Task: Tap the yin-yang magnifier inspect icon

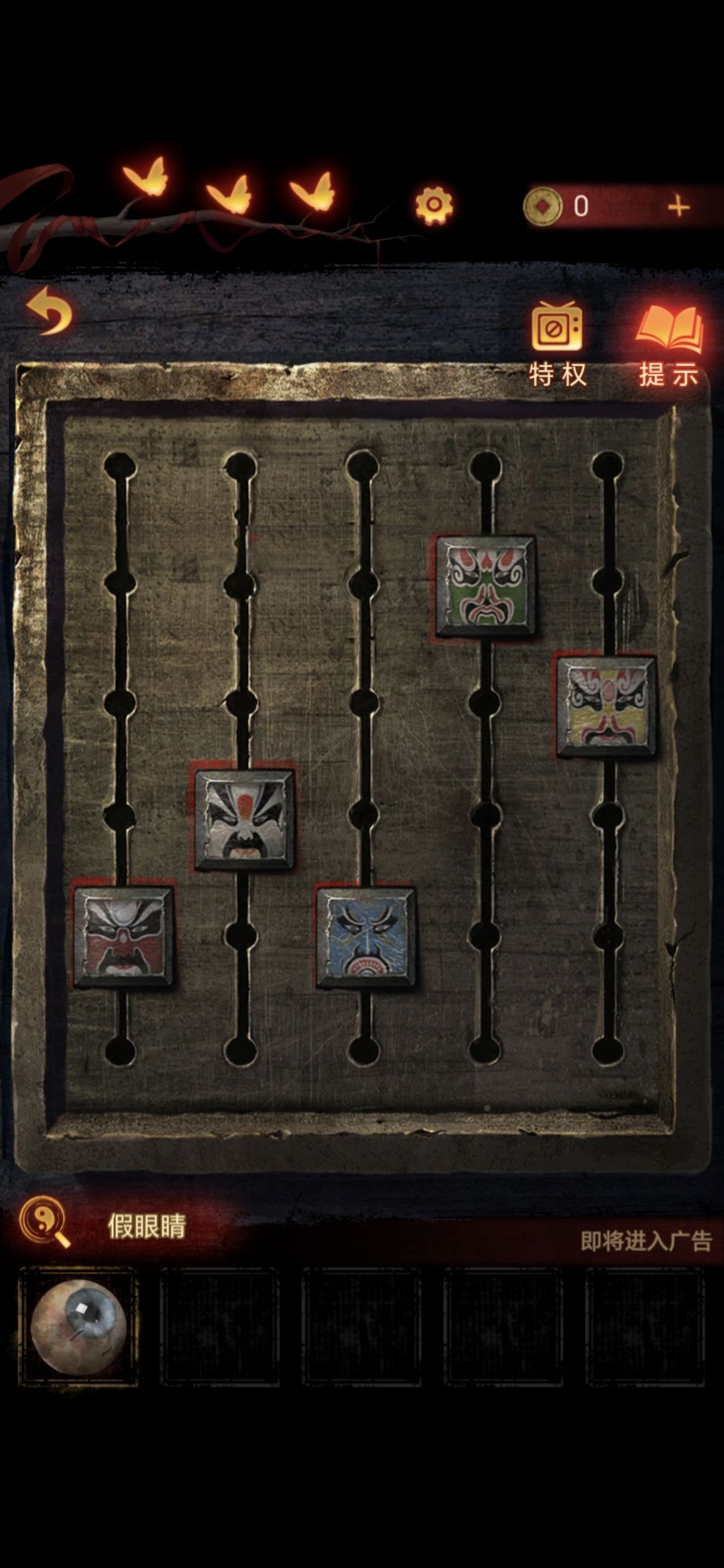Action: (44, 1222)
